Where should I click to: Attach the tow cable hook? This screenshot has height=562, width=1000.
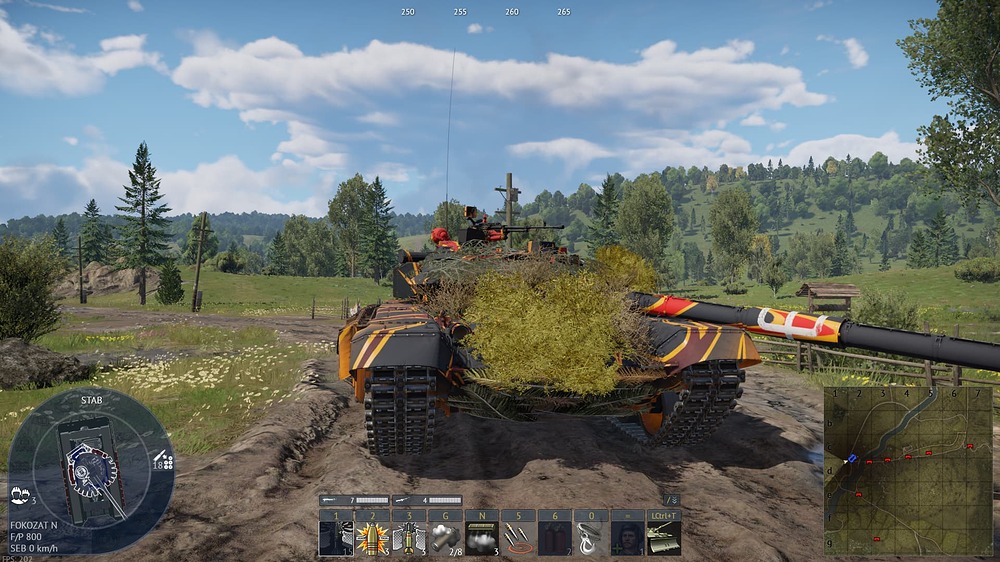point(591,538)
